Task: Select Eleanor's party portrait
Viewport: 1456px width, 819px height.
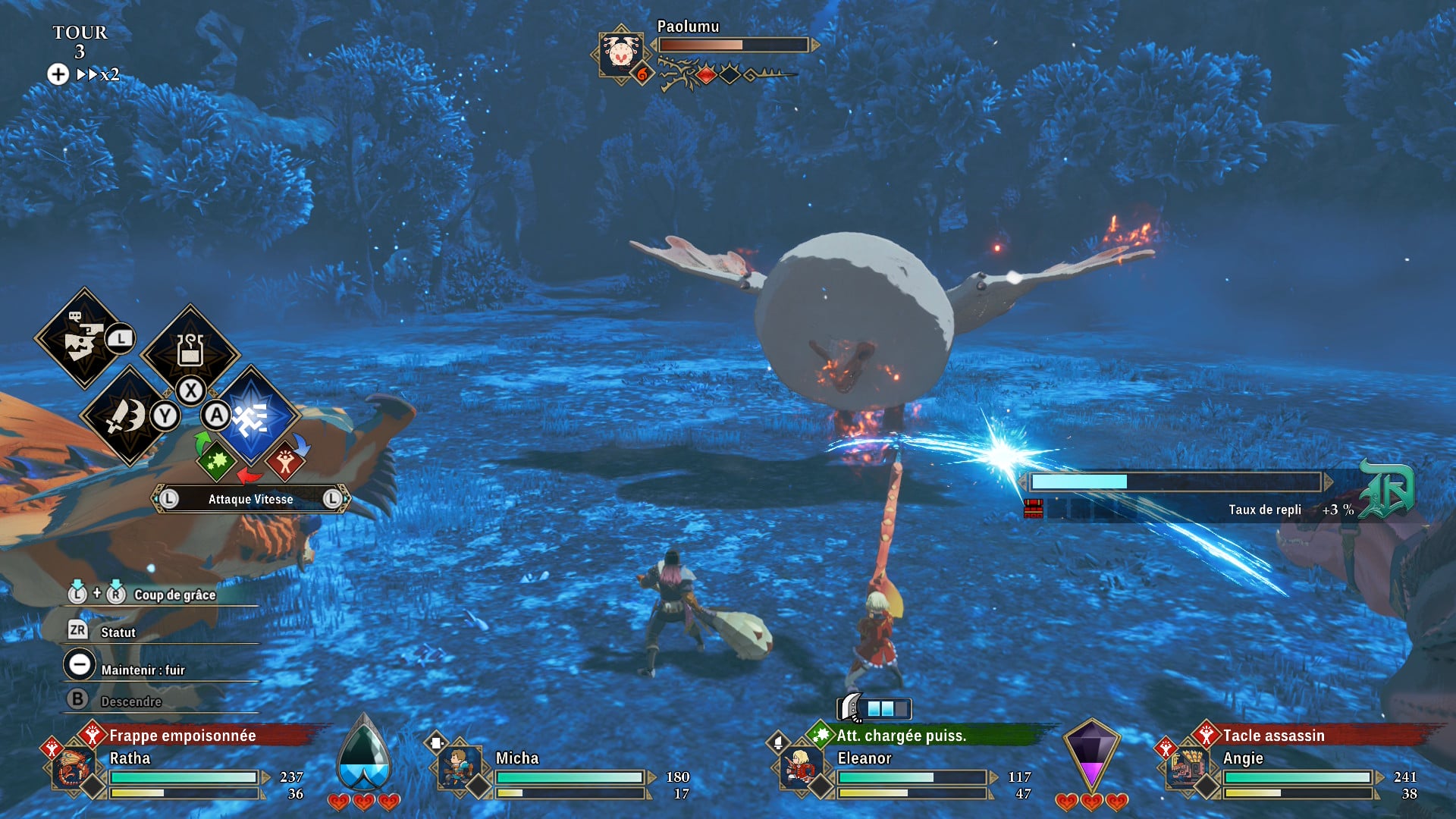Action: coord(799,767)
